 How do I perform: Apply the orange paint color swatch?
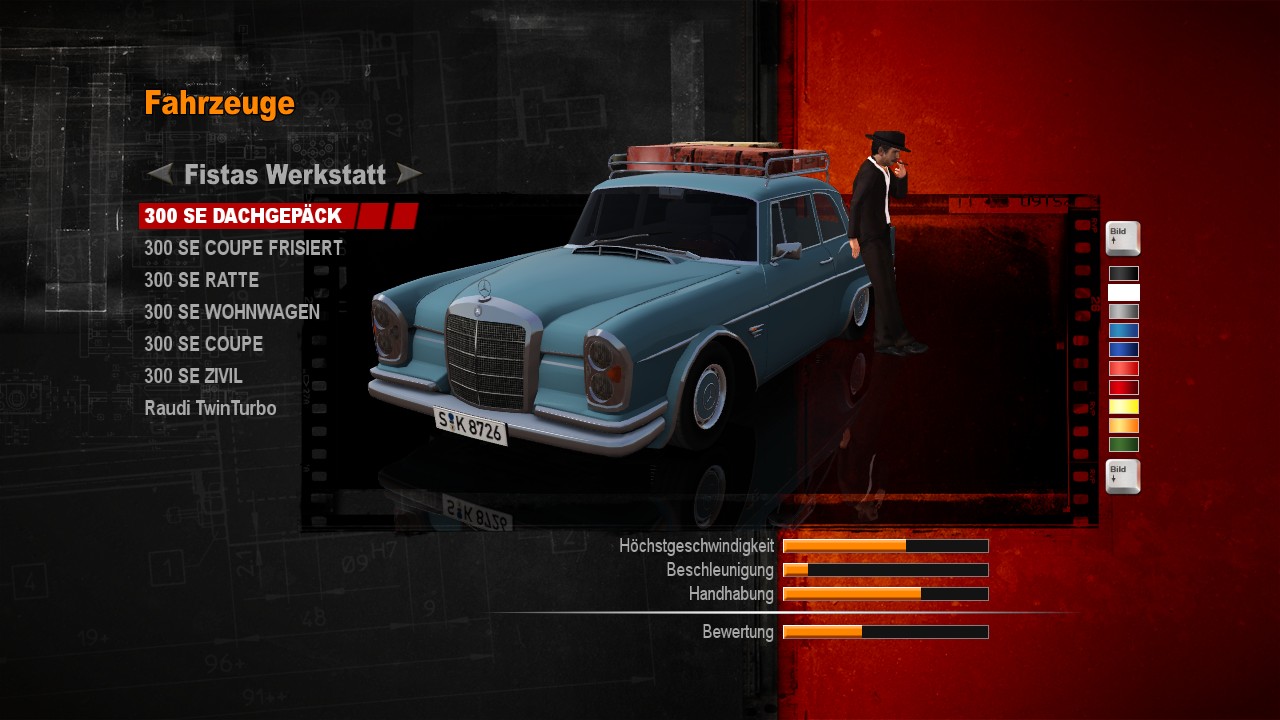pyautogui.click(x=1123, y=425)
